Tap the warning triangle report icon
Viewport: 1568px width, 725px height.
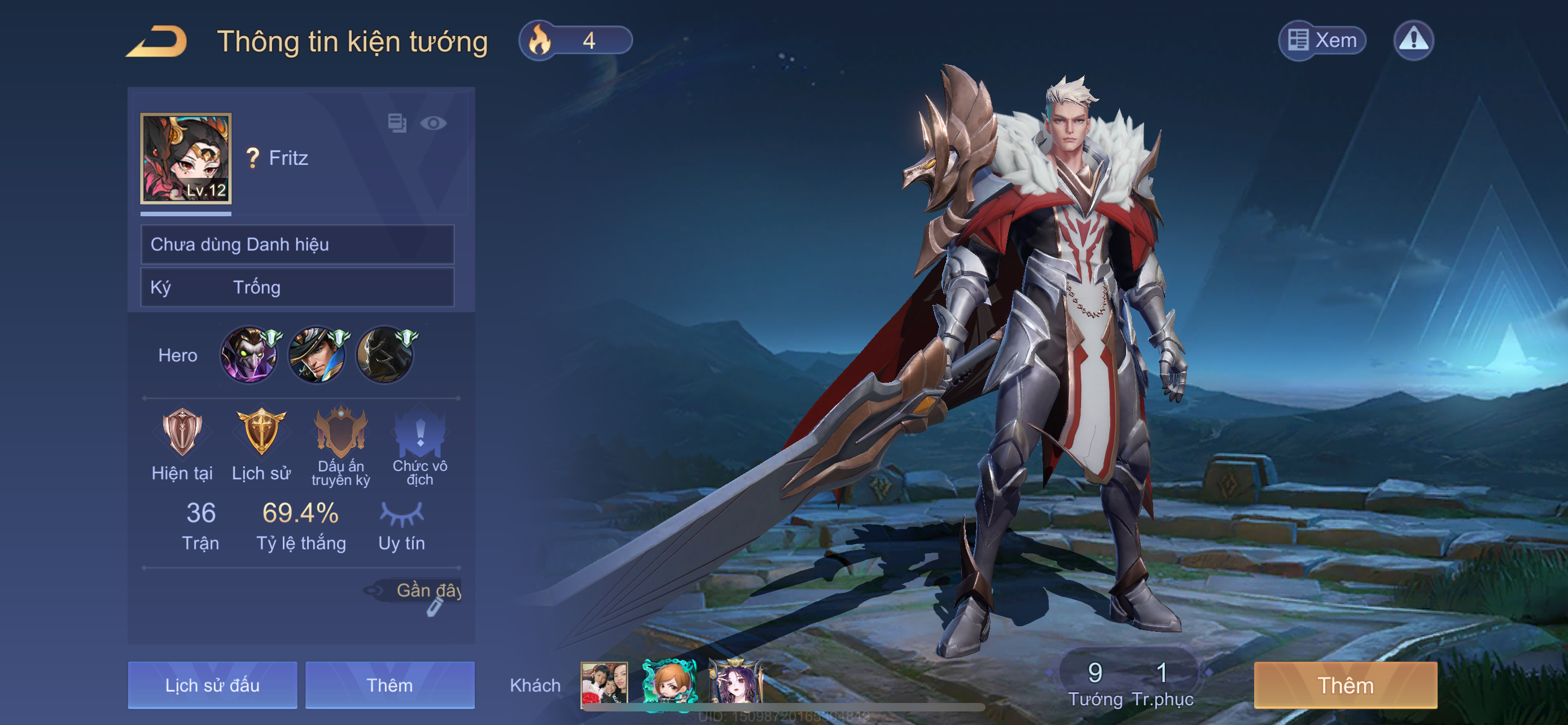pos(1413,41)
